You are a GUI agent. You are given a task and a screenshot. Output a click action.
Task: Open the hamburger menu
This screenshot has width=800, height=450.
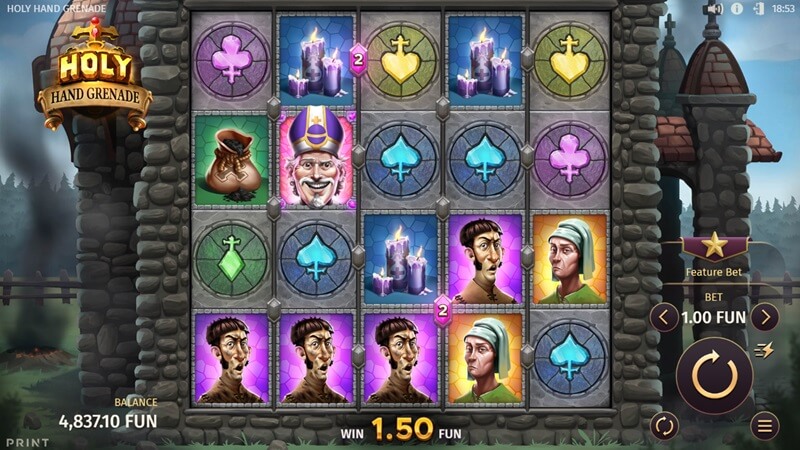pyautogui.click(x=765, y=425)
